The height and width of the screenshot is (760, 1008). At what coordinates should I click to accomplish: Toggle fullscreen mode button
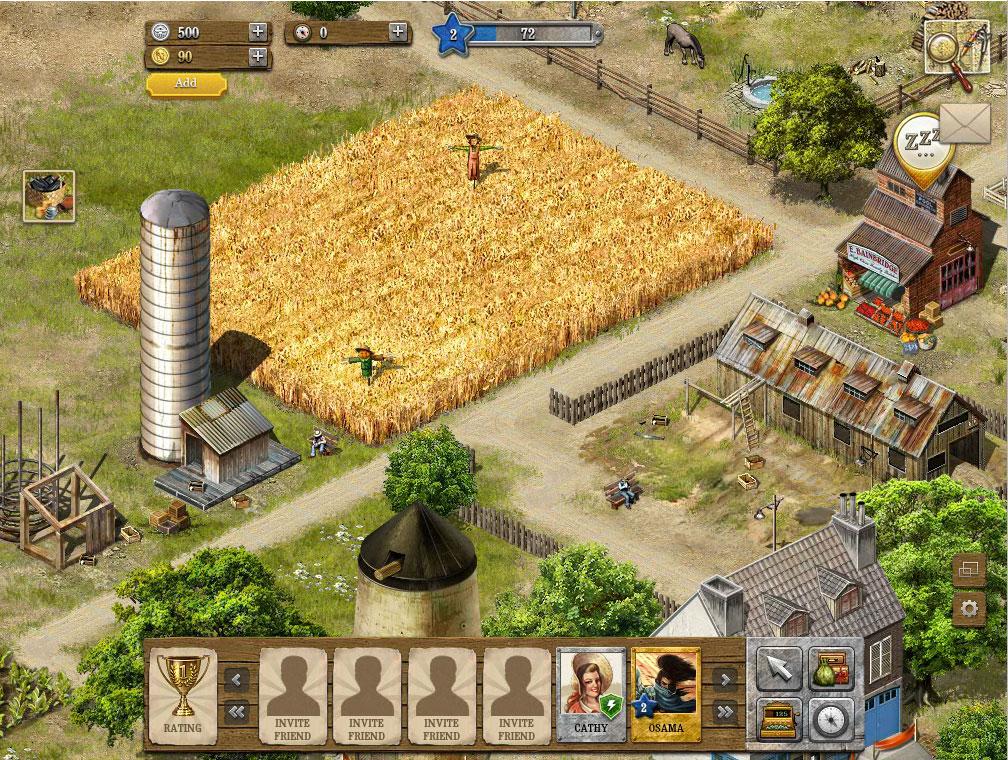click(968, 569)
